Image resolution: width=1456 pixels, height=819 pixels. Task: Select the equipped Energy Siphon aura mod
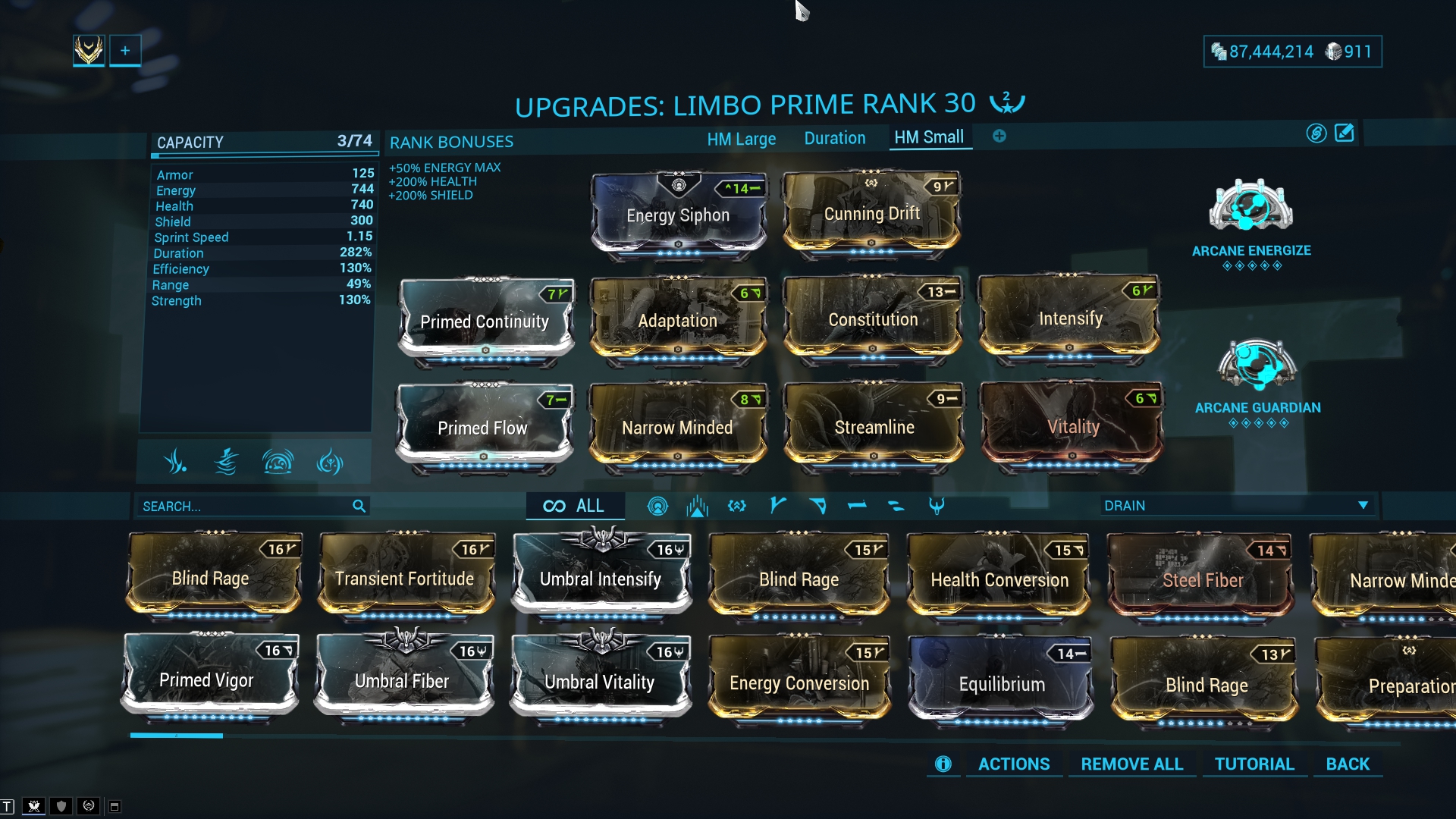[x=678, y=215]
